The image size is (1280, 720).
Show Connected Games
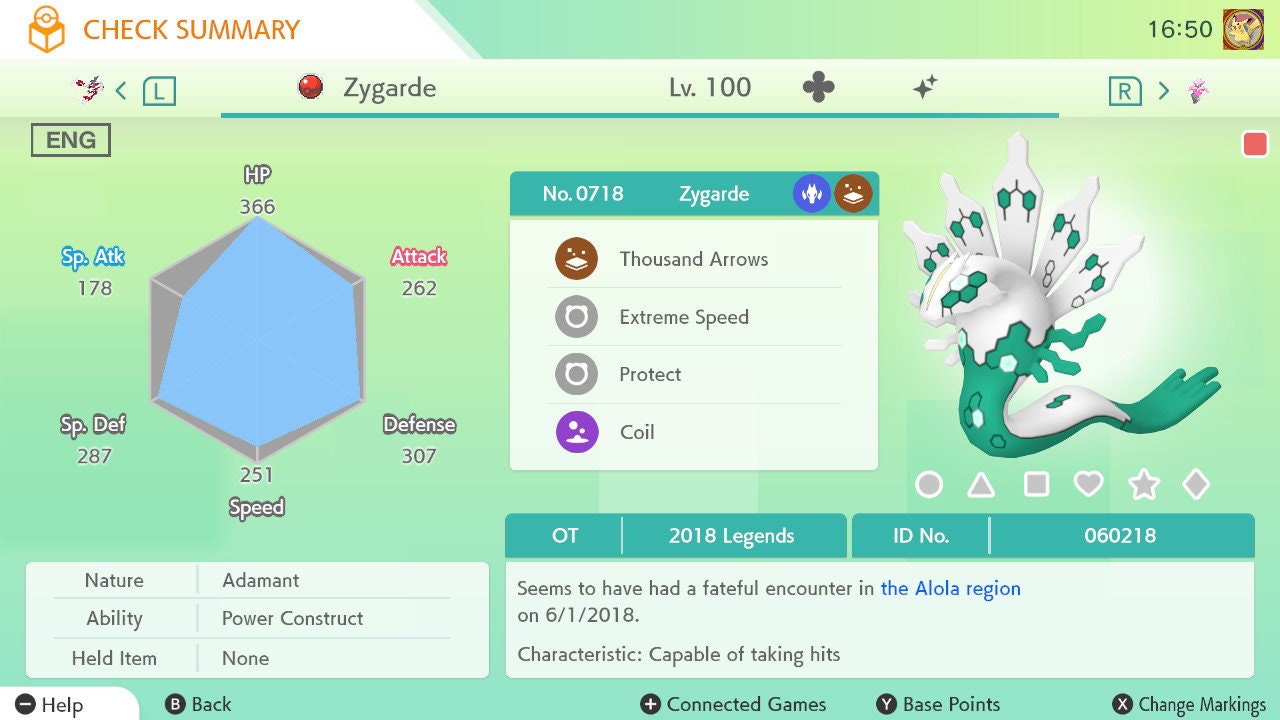click(733, 704)
